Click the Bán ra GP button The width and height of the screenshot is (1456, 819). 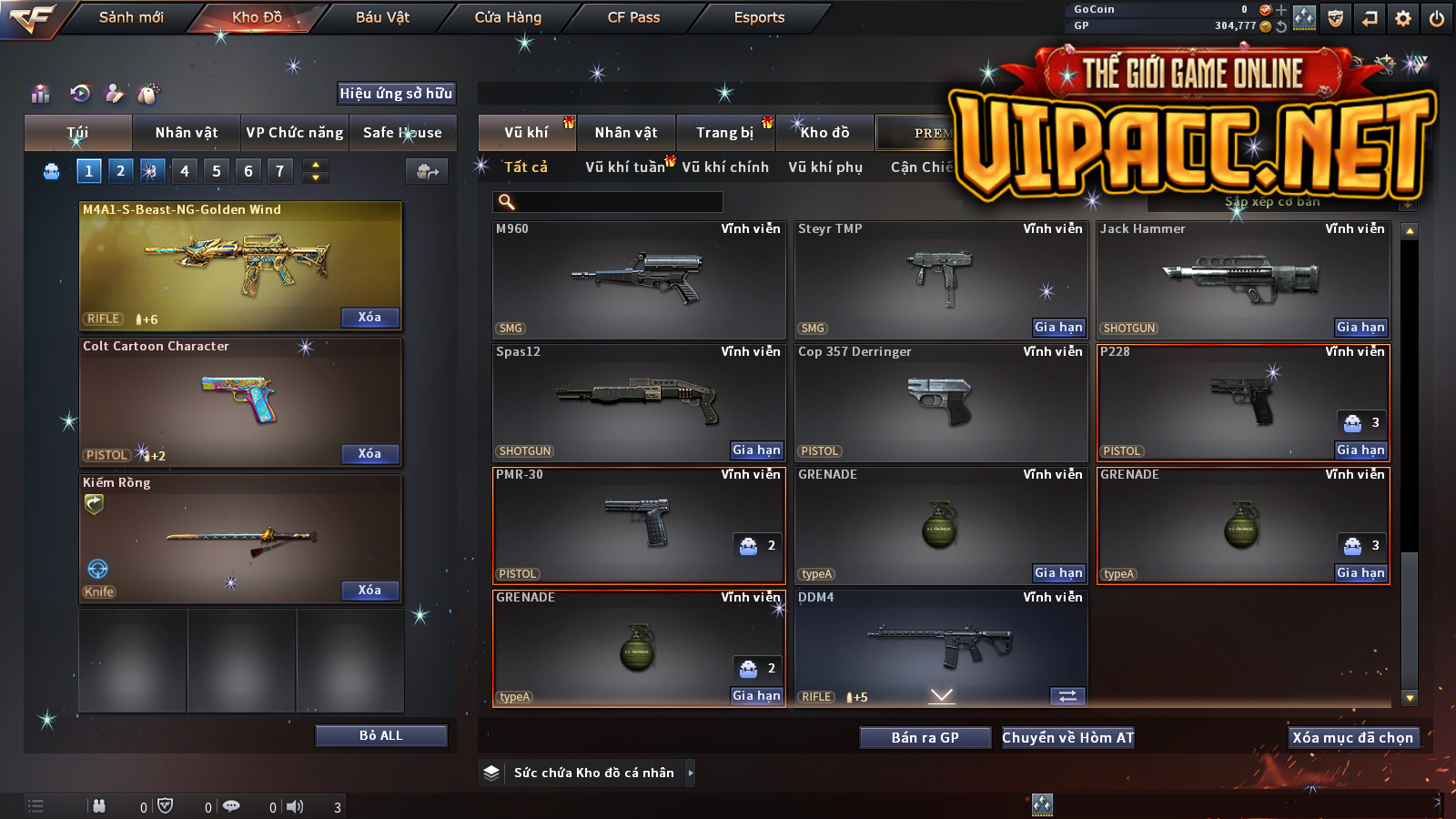click(925, 738)
